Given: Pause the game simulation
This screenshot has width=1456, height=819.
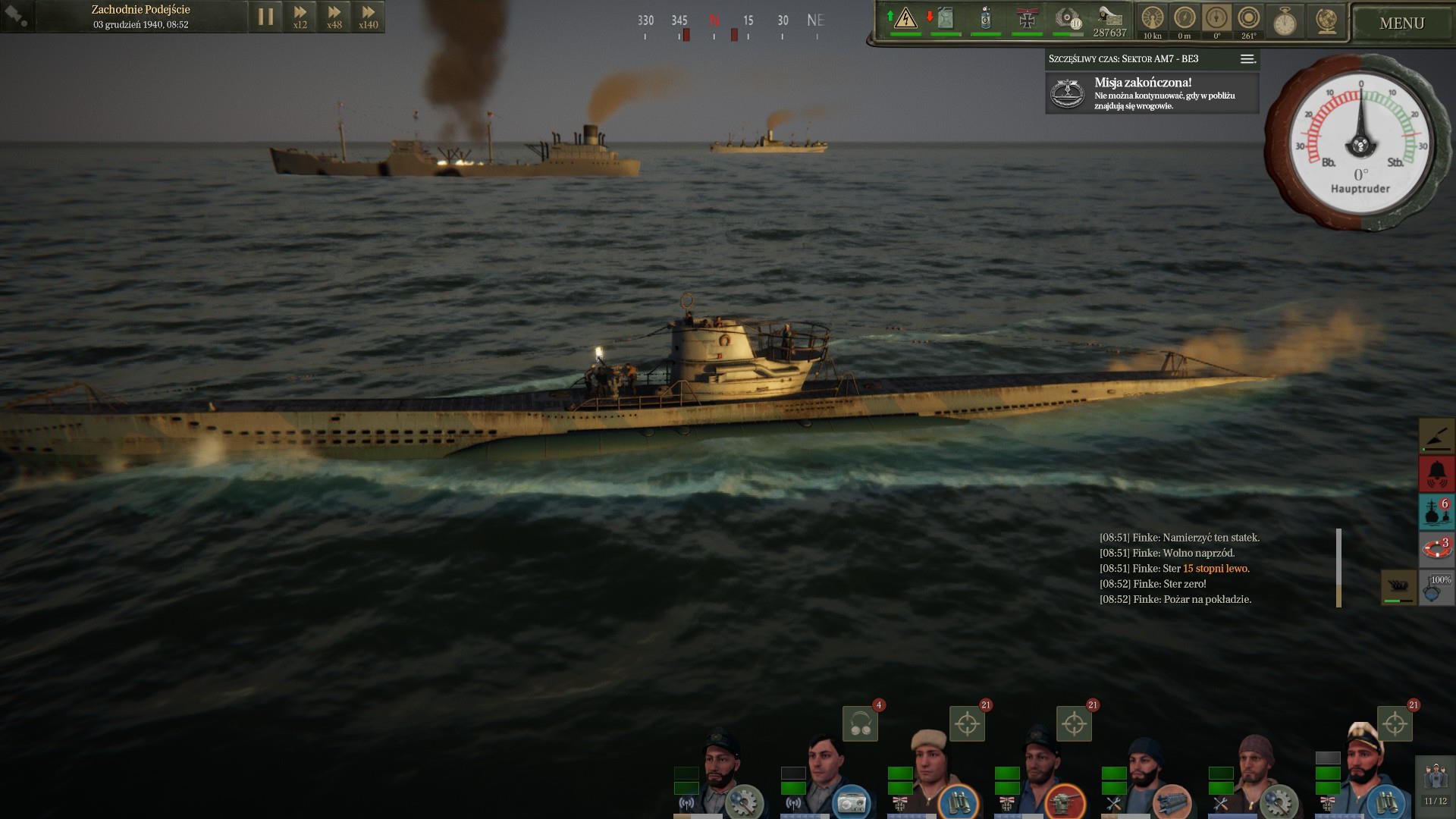Looking at the screenshot, I should [265, 17].
